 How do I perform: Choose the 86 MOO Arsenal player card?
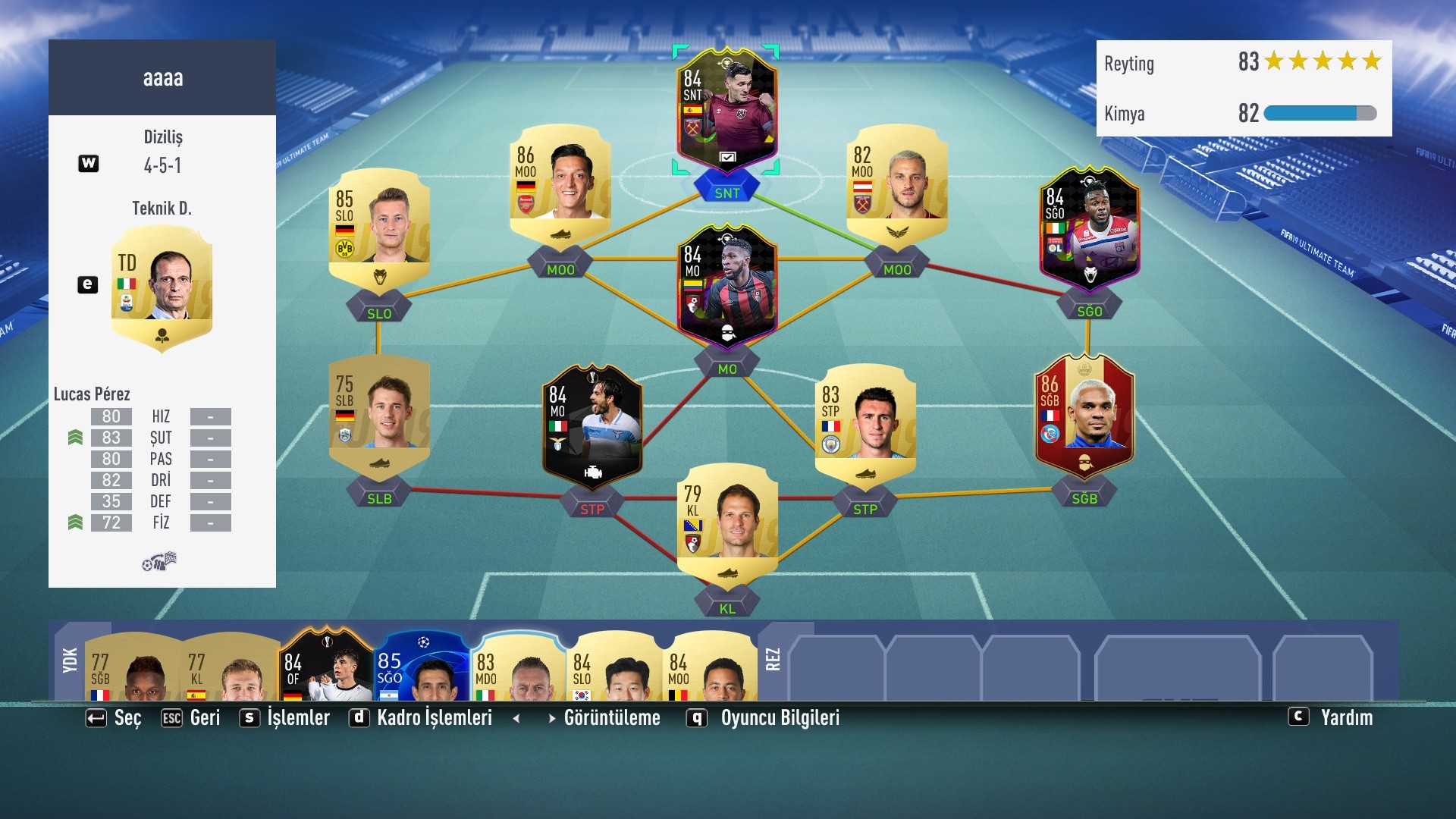(560, 182)
